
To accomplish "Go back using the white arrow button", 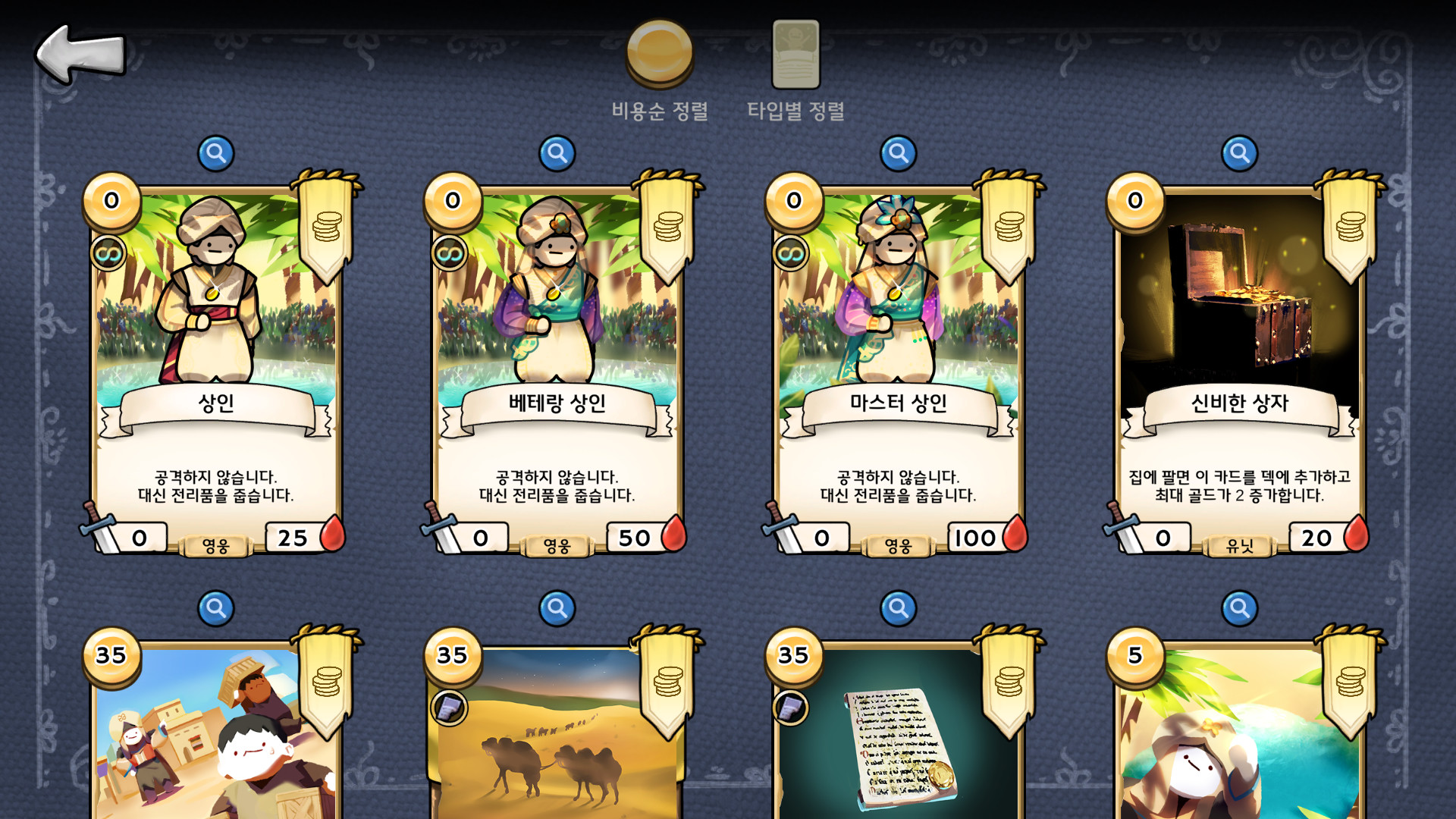I will tap(78, 53).
